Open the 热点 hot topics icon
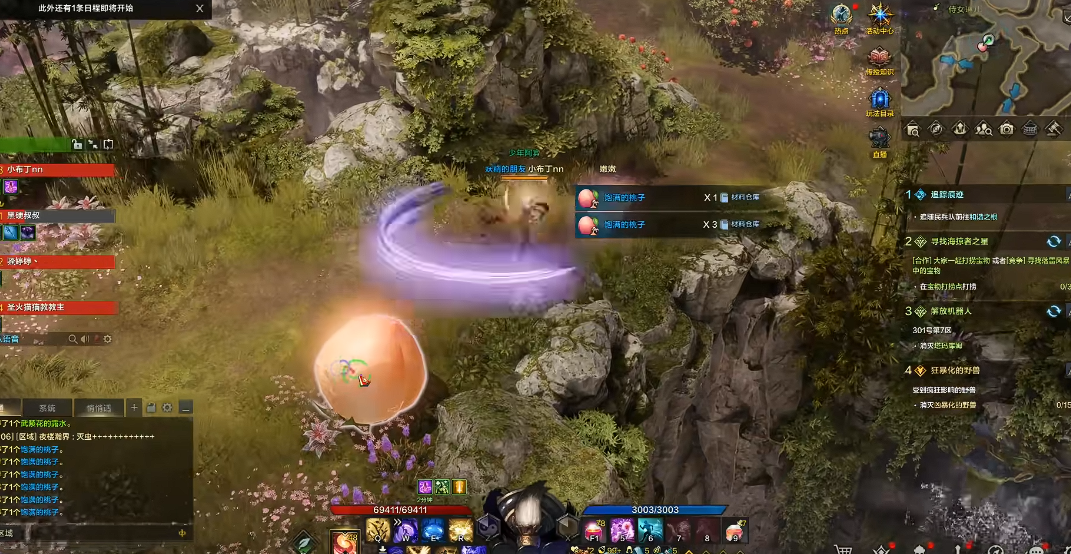 point(841,16)
